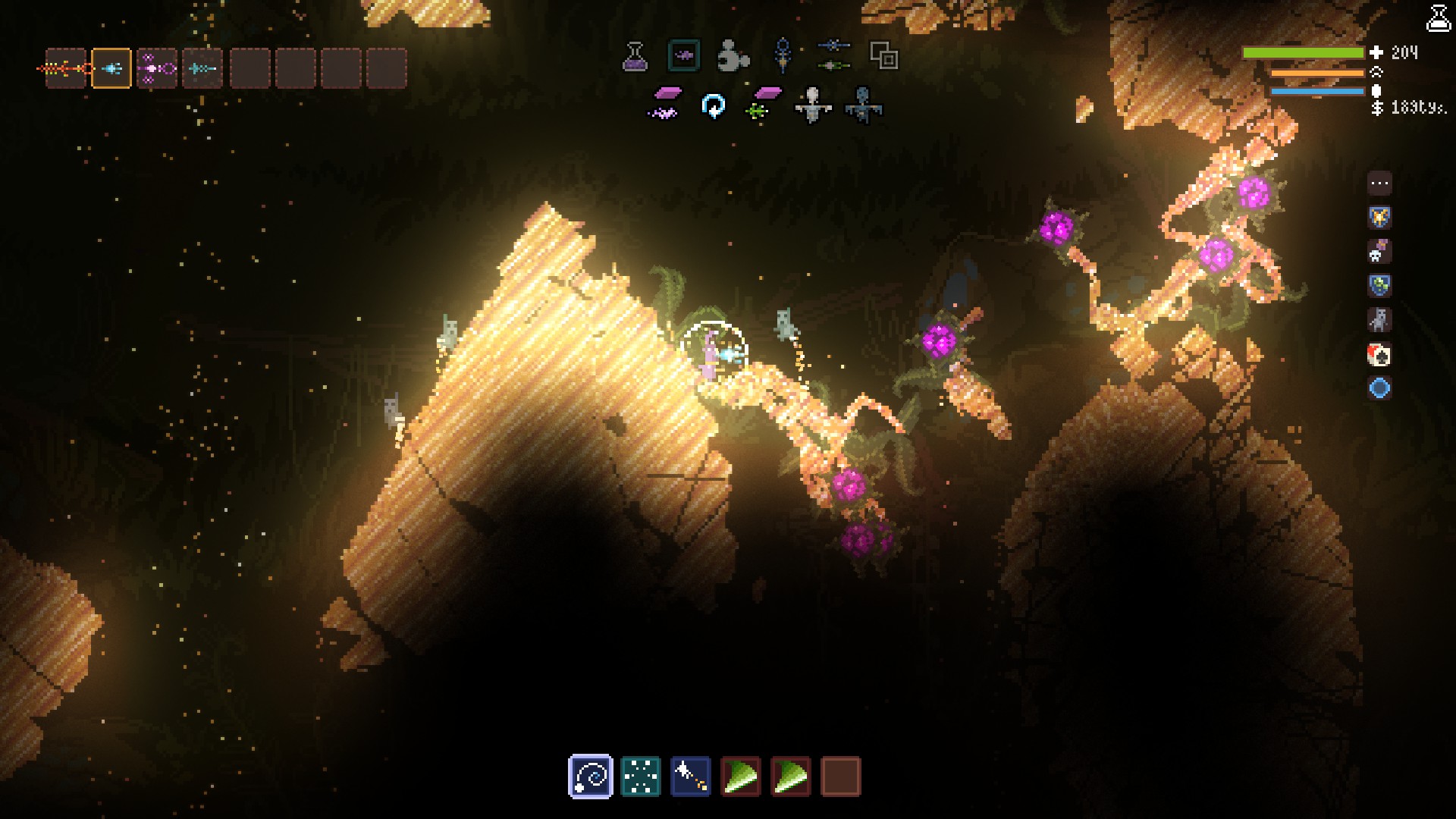Click the orange butterfly shield perk icon
Image resolution: width=1456 pixels, height=819 pixels.
pyautogui.click(x=1379, y=218)
